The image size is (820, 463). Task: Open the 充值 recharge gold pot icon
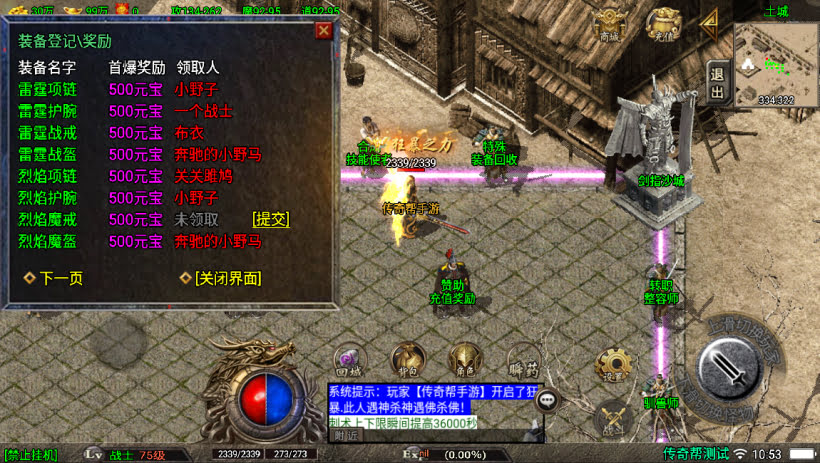(663, 24)
